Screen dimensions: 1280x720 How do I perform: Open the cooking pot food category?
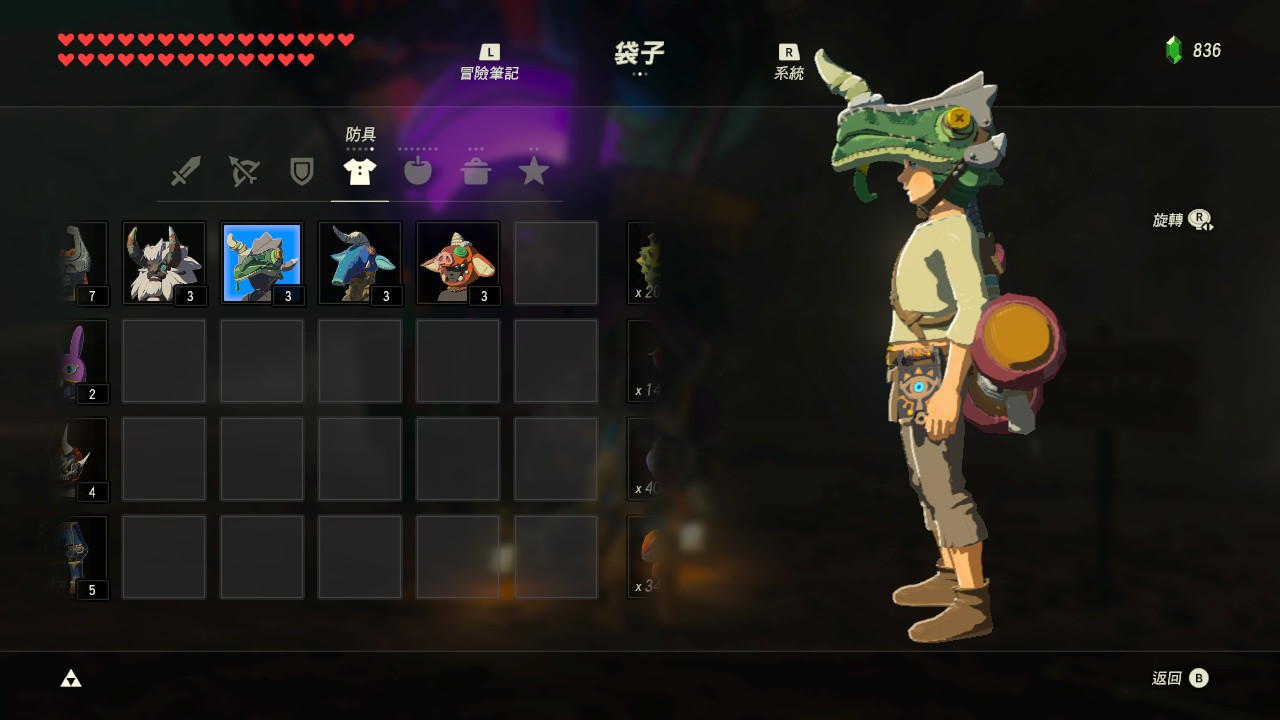click(476, 170)
